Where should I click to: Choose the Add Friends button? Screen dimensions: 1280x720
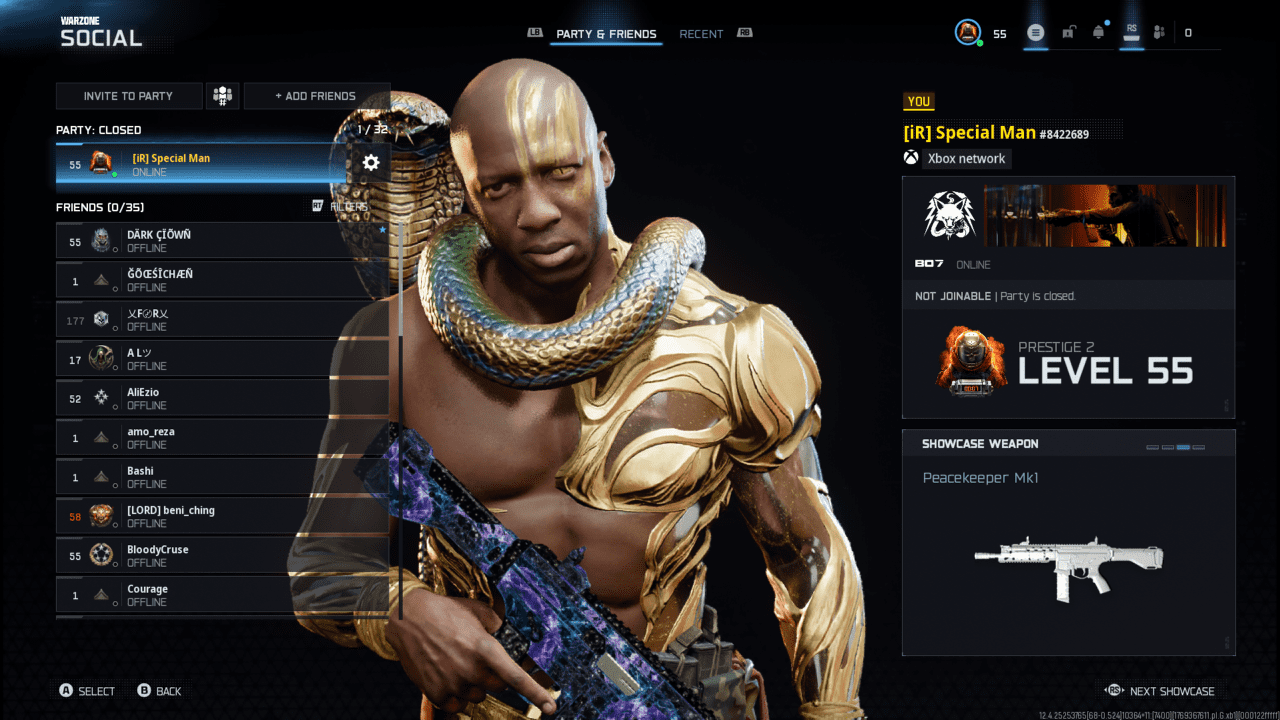coord(316,96)
